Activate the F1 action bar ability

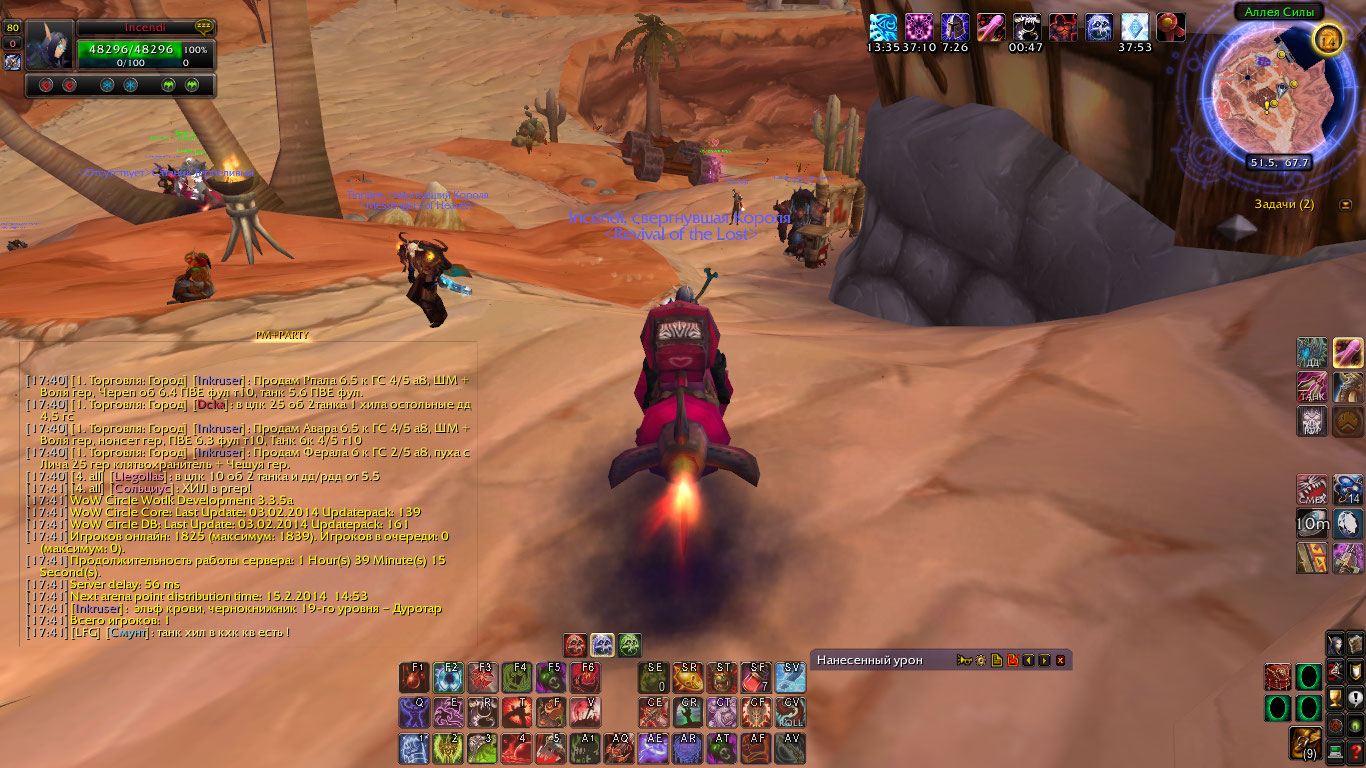[x=414, y=678]
